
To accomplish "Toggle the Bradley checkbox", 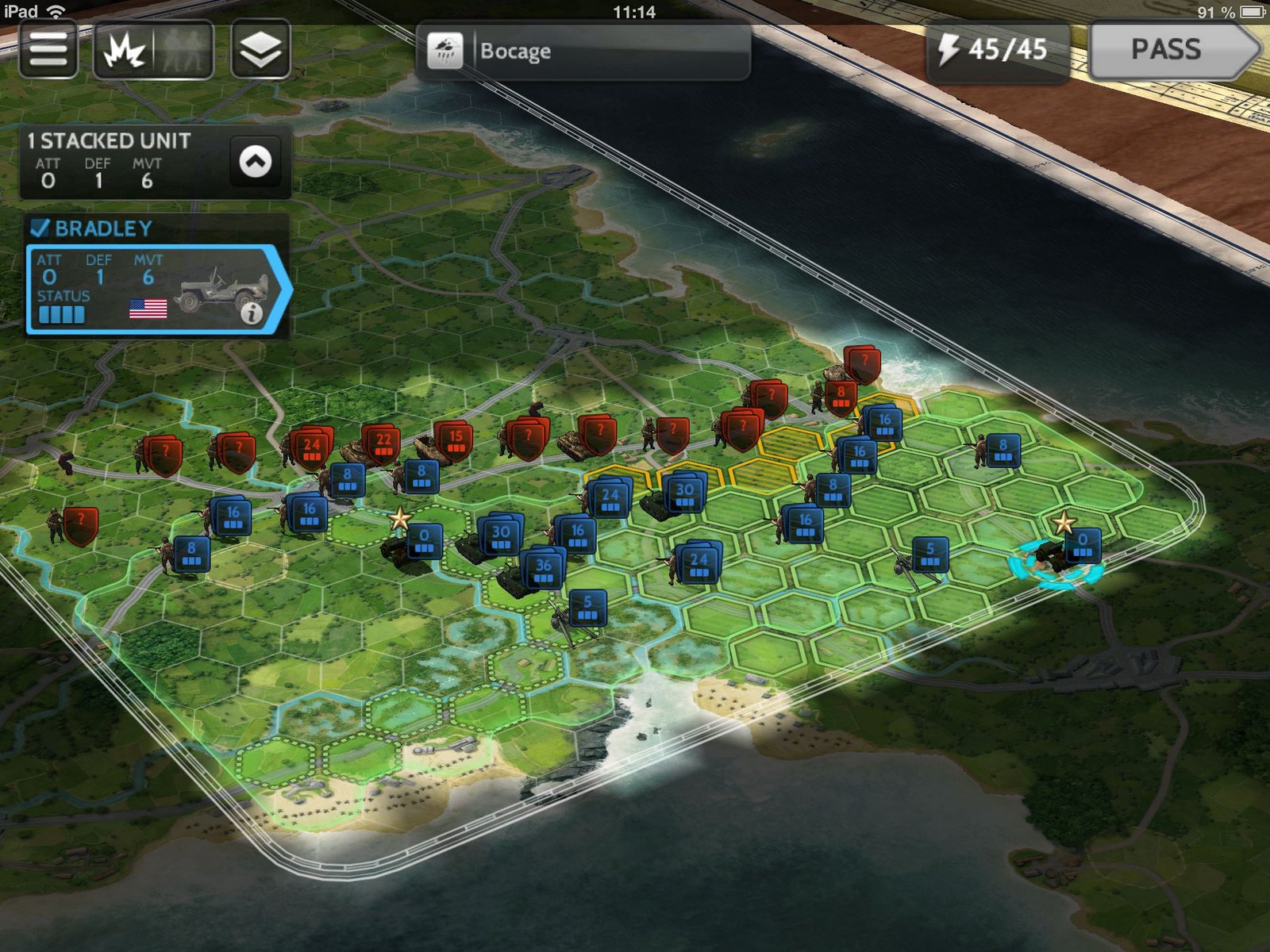I will point(40,228).
